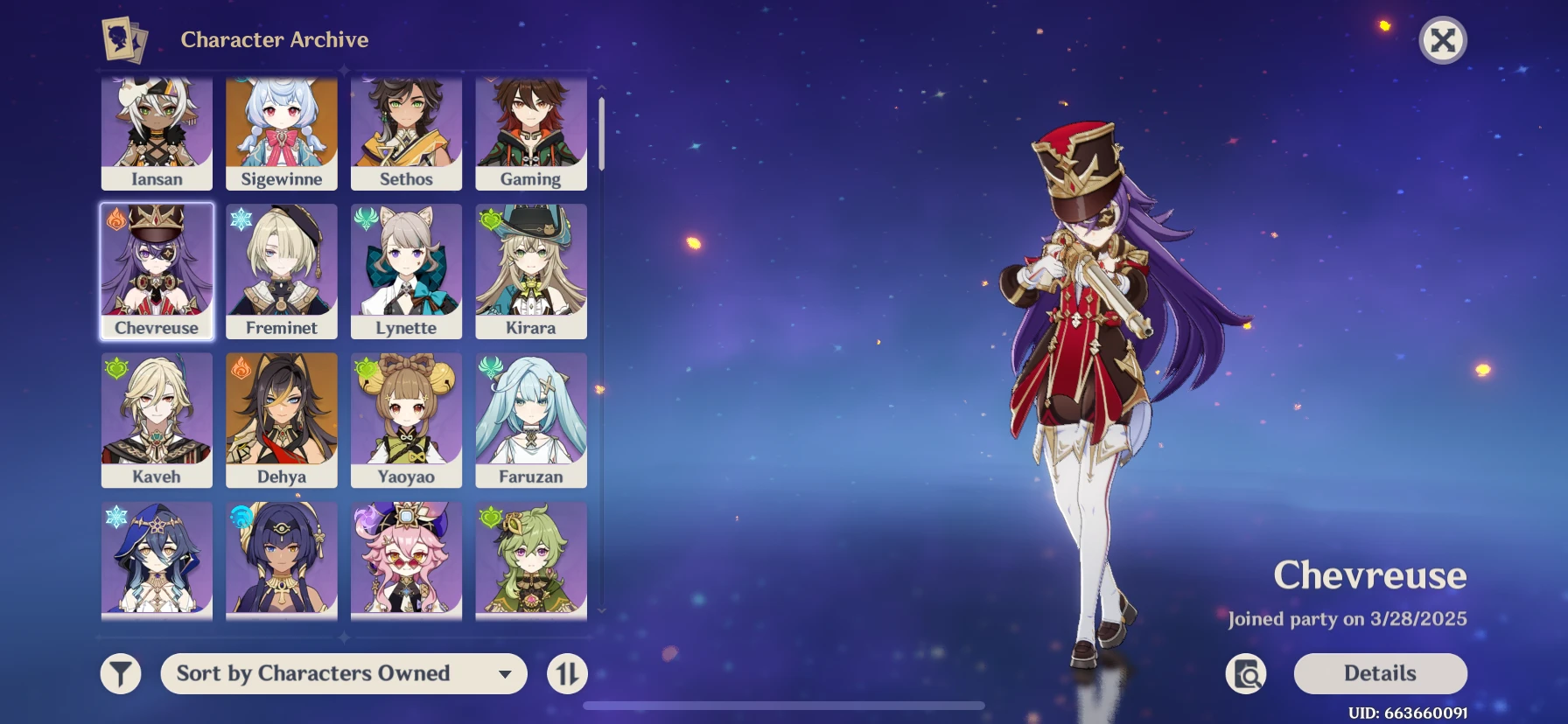Choose Lynette's portrait card
Image resolution: width=1568 pixels, height=724 pixels.
pyautogui.click(x=406, y=271)
